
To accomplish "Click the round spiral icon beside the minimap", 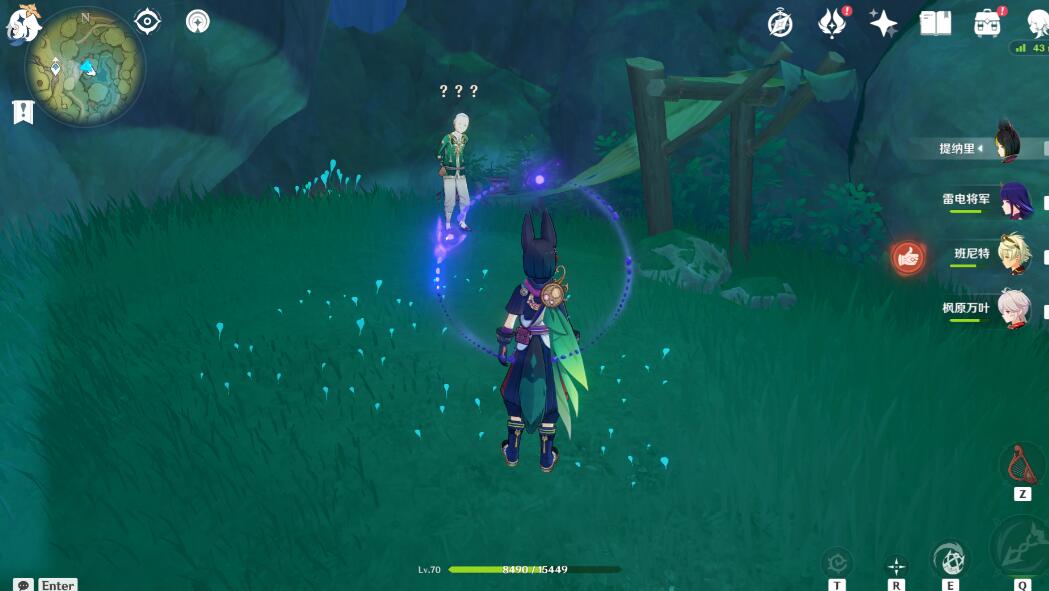I will click(x=198, y=21).
